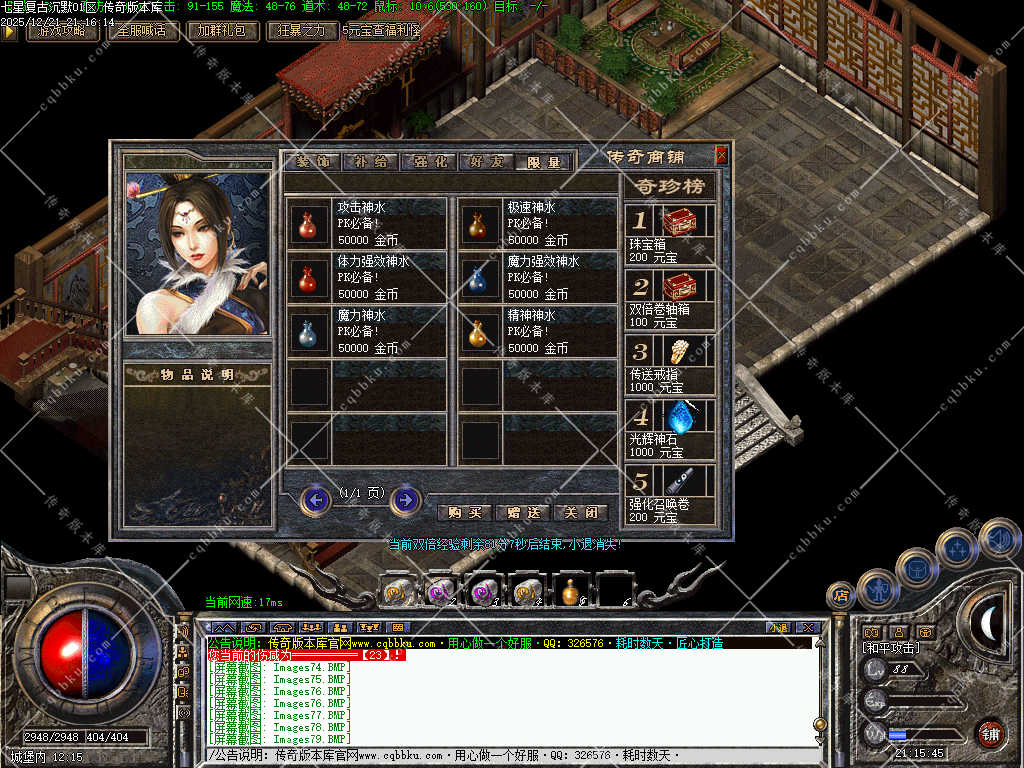Click the 关闭 close button in shop
The width and height of the screenshot is (1024, 768).
[x=580, y=512]
